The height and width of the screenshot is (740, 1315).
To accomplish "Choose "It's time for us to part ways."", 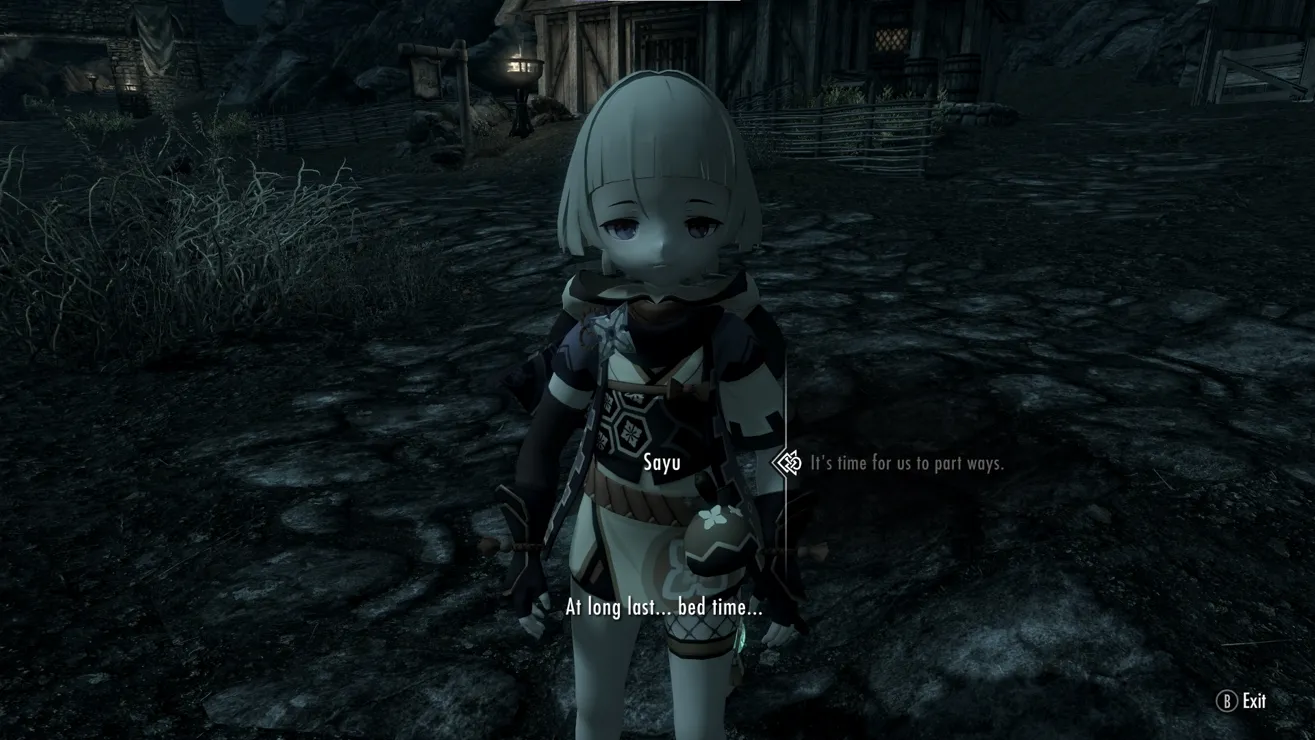I will (x=906, y=463).
